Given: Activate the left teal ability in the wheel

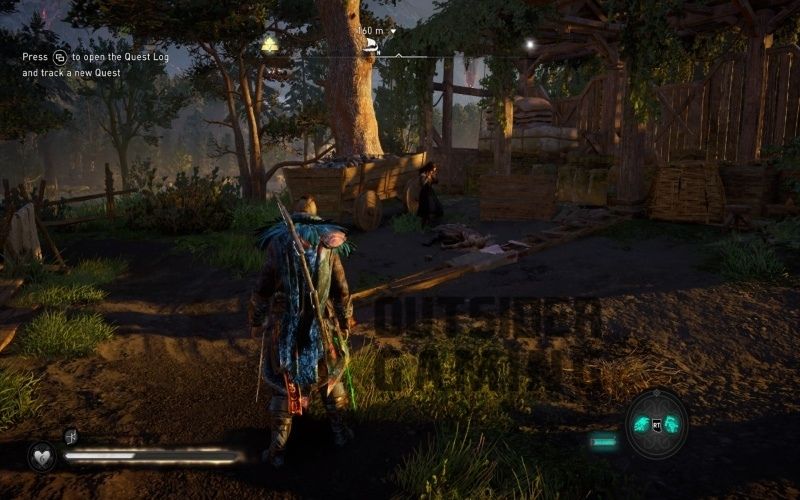Looking at the screenshot, I should 642,424.
